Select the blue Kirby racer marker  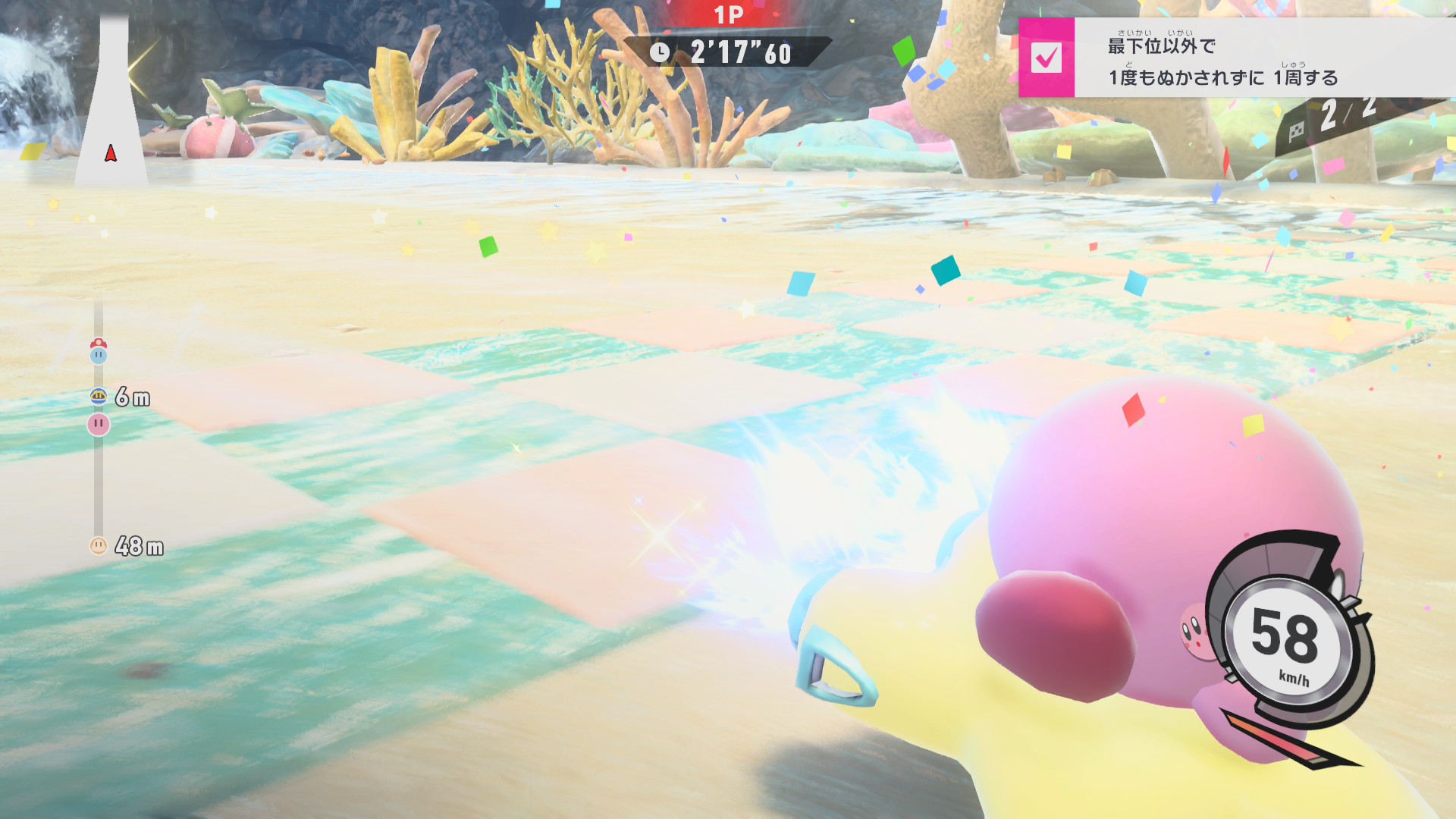point(99,353)
